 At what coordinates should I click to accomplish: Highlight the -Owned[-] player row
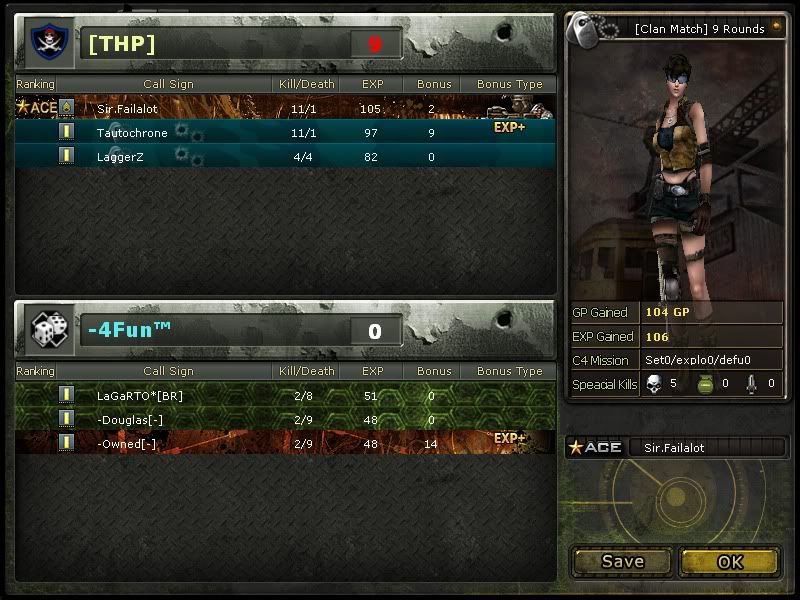coord(285,441)
